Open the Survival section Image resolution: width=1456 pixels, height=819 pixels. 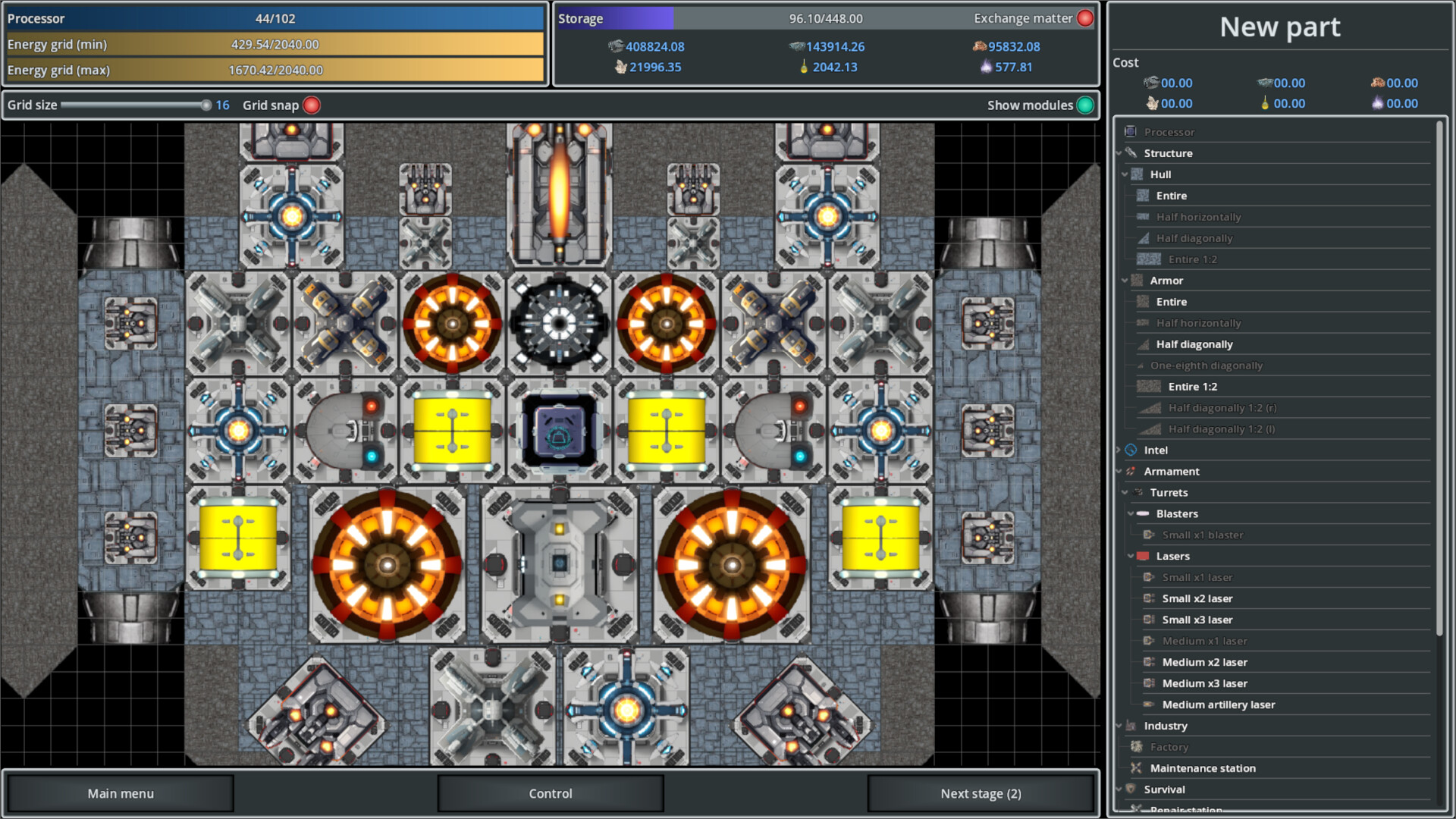pyautogui.click(x=1164, y=789)
